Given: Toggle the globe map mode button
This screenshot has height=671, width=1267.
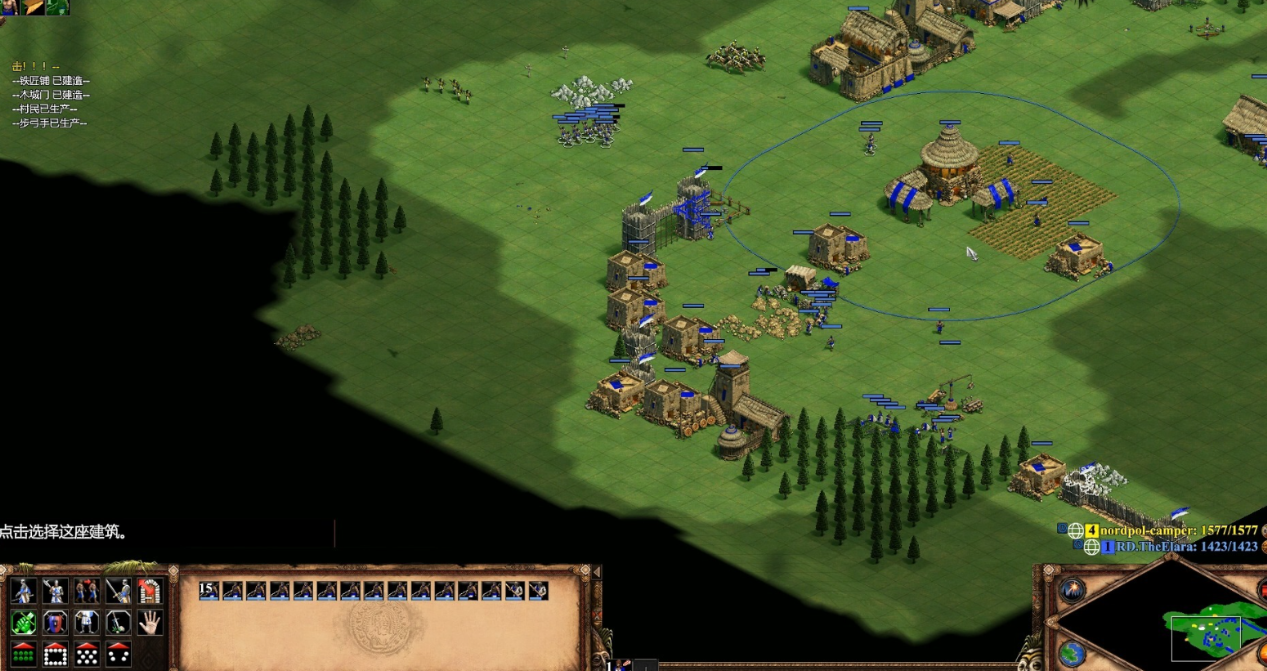Looking at the screenshot, I should (x=1072, y=654).
